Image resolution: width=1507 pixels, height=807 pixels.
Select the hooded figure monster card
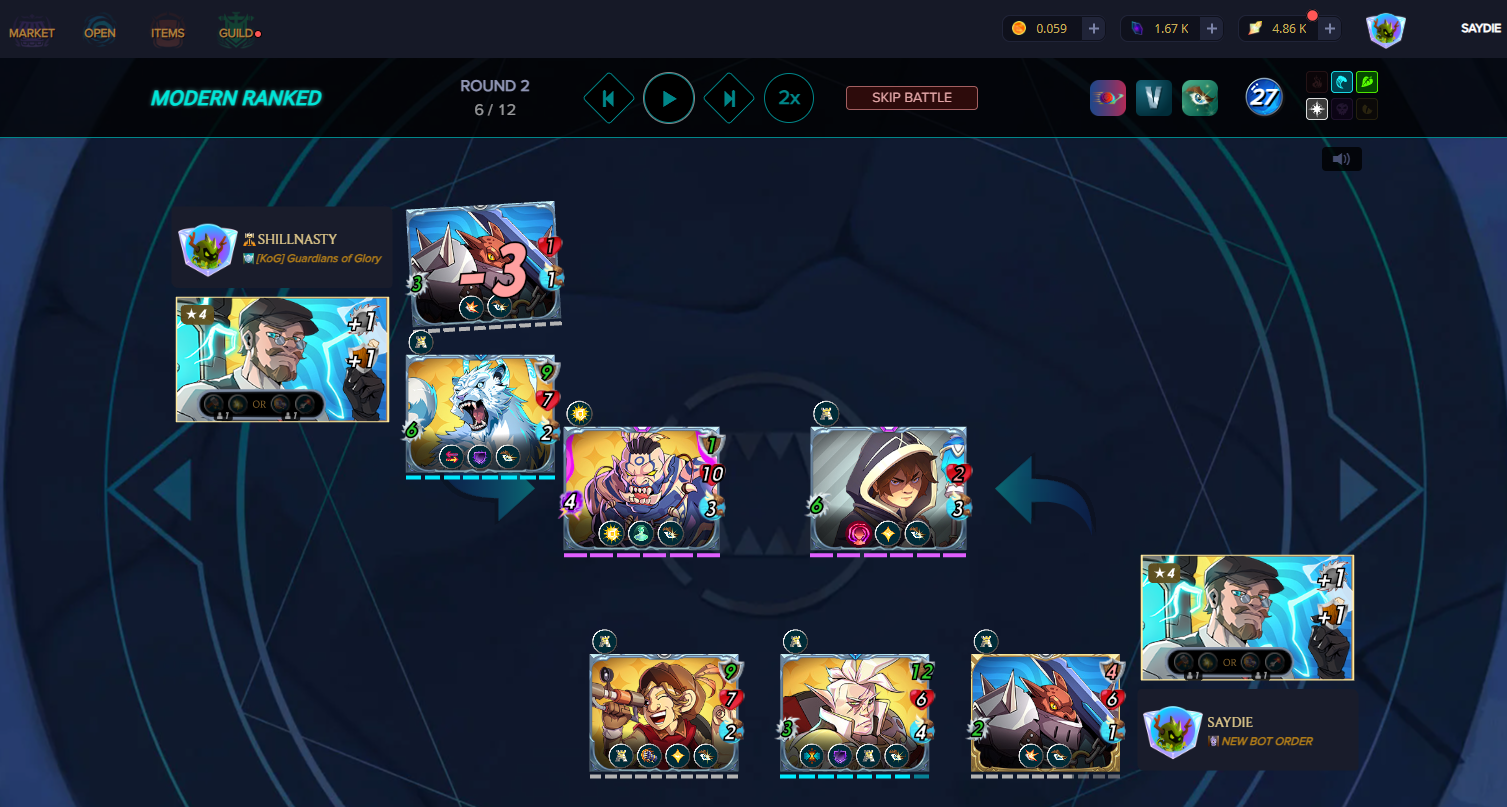[888, 490]
